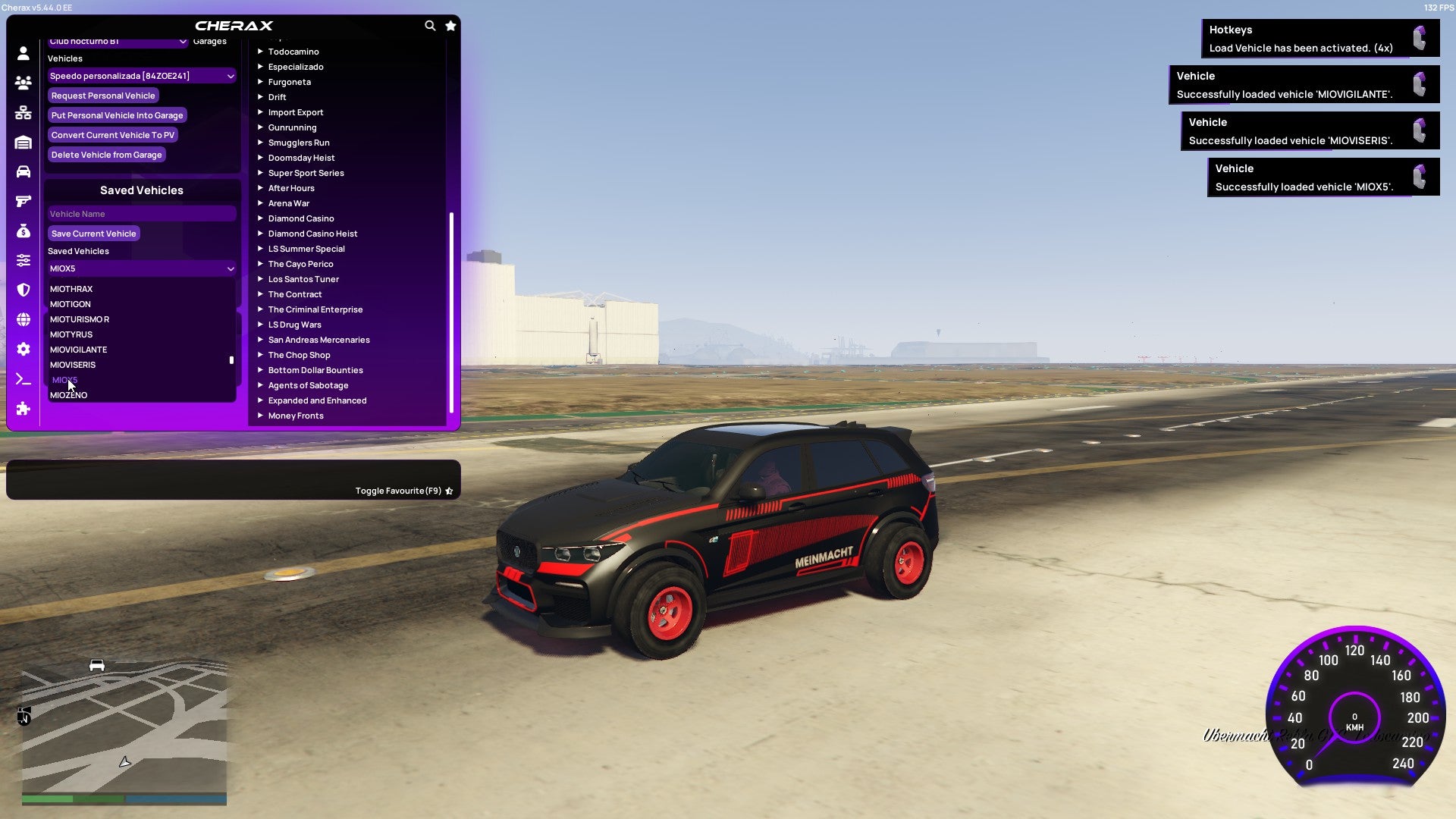1456x819 pixels.
Task: Open the Speedo personalizada vehicle dropdown
Action: coord(141,76)
